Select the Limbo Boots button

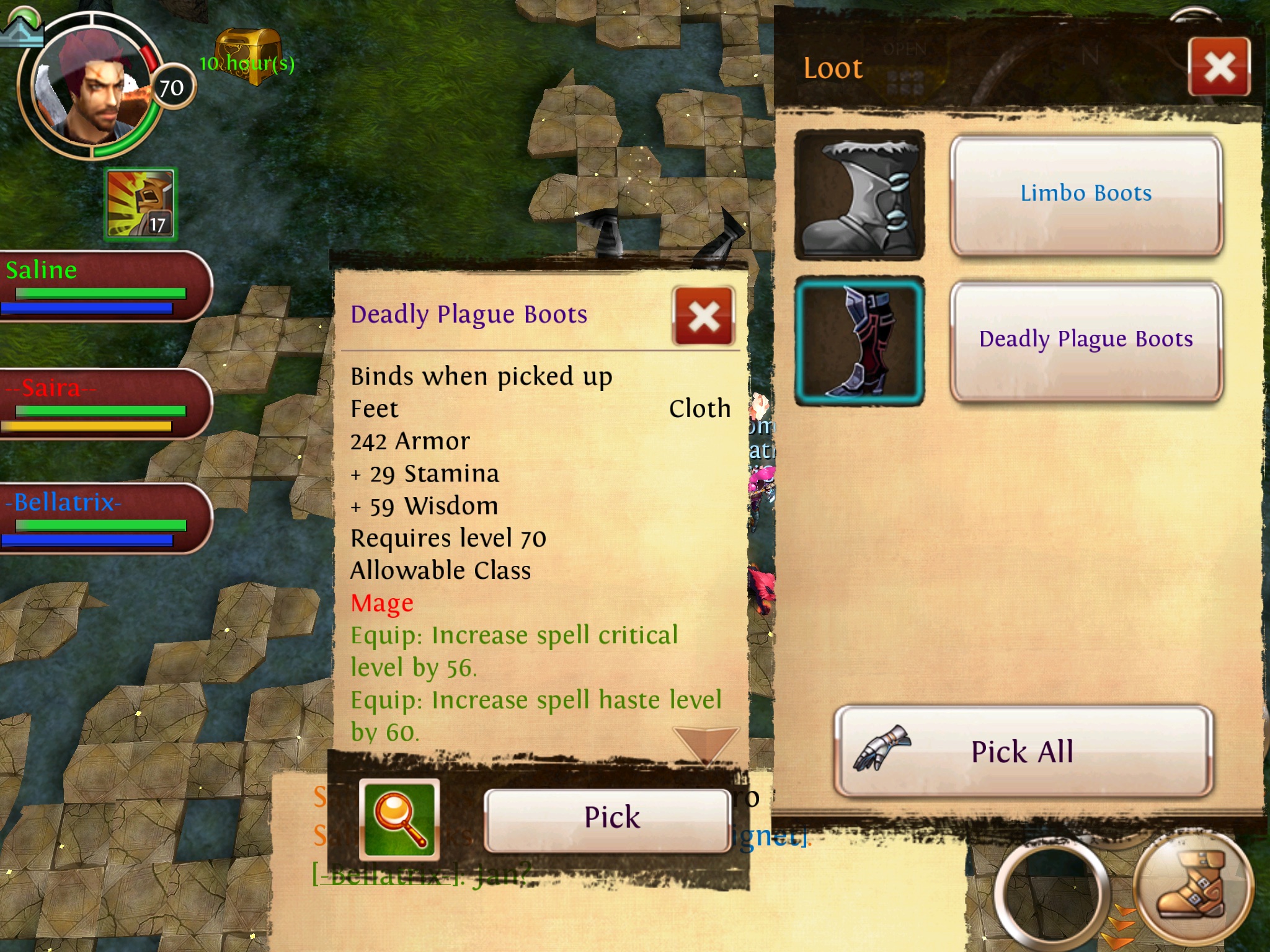1086,195
